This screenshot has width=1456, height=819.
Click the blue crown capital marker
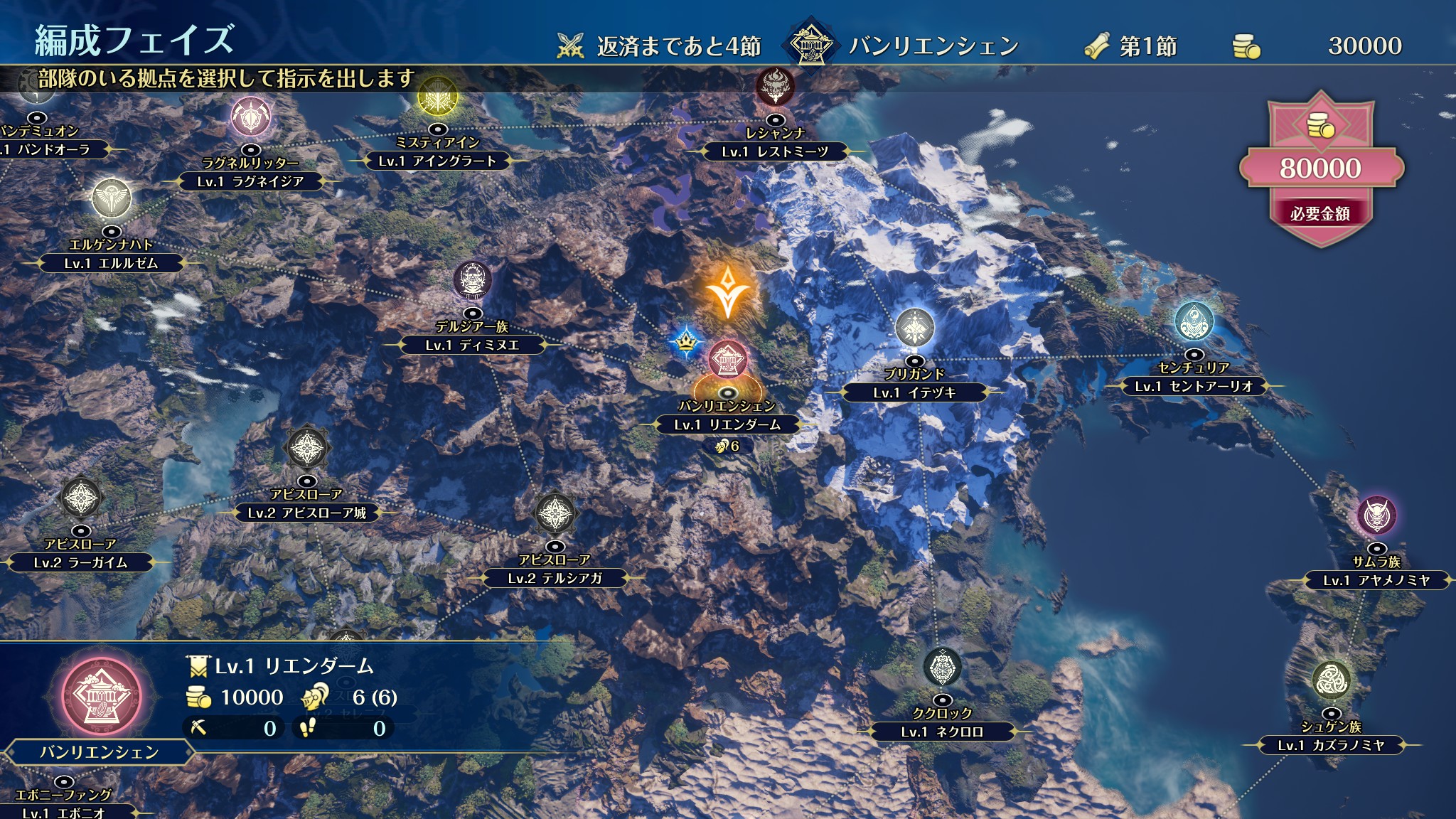[685, 342]
